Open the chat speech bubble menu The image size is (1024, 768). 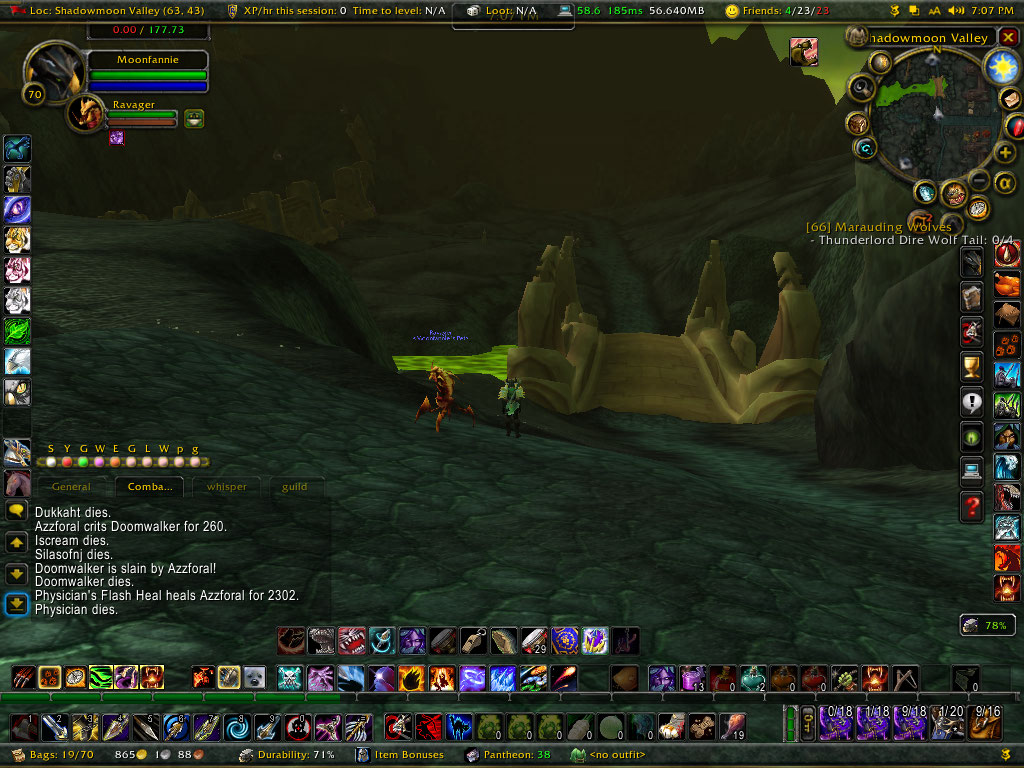point(16,510)
